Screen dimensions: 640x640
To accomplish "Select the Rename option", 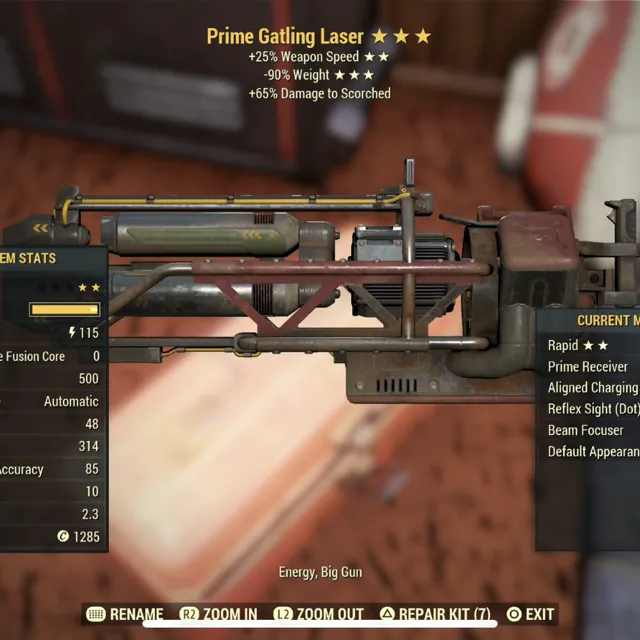I will (125, 614).
